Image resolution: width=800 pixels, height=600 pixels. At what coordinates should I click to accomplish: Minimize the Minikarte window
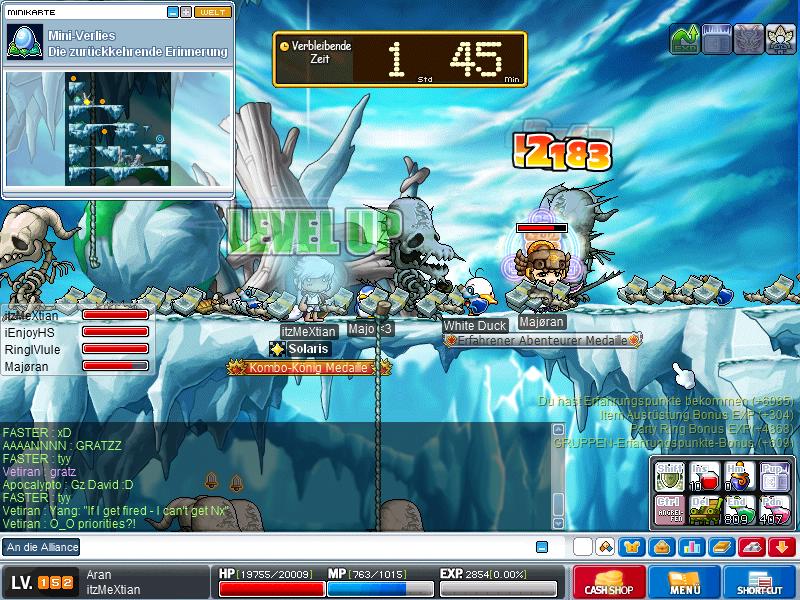click(172, 13)
